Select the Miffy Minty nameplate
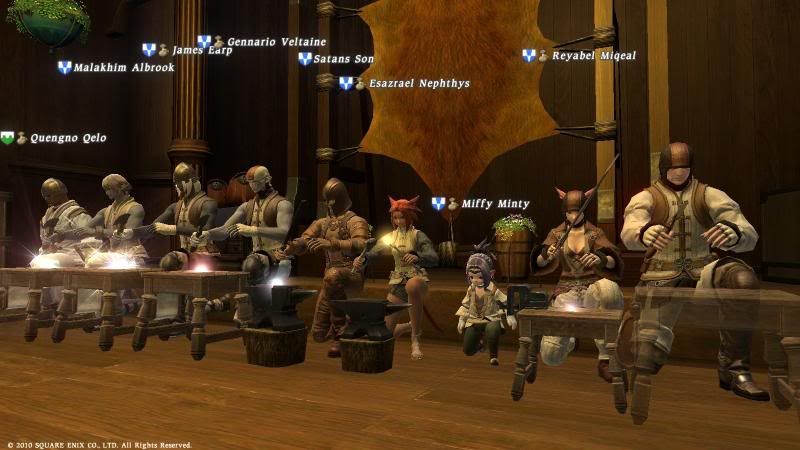 tap(496, 204)
